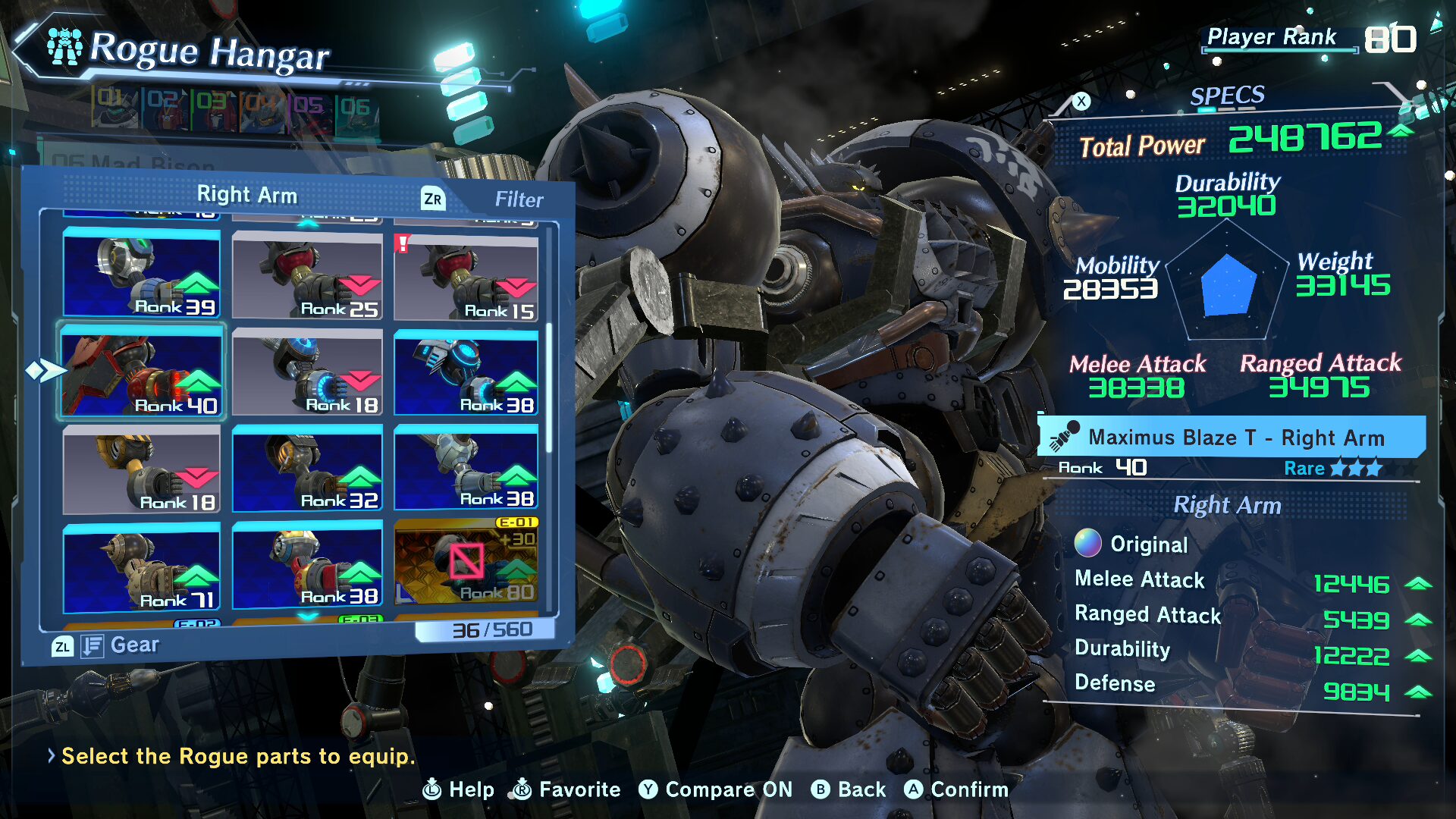Select the spiked Rank 71 right arm
The height and width of the screenshot is (819, 1456).
pos(142,567)
